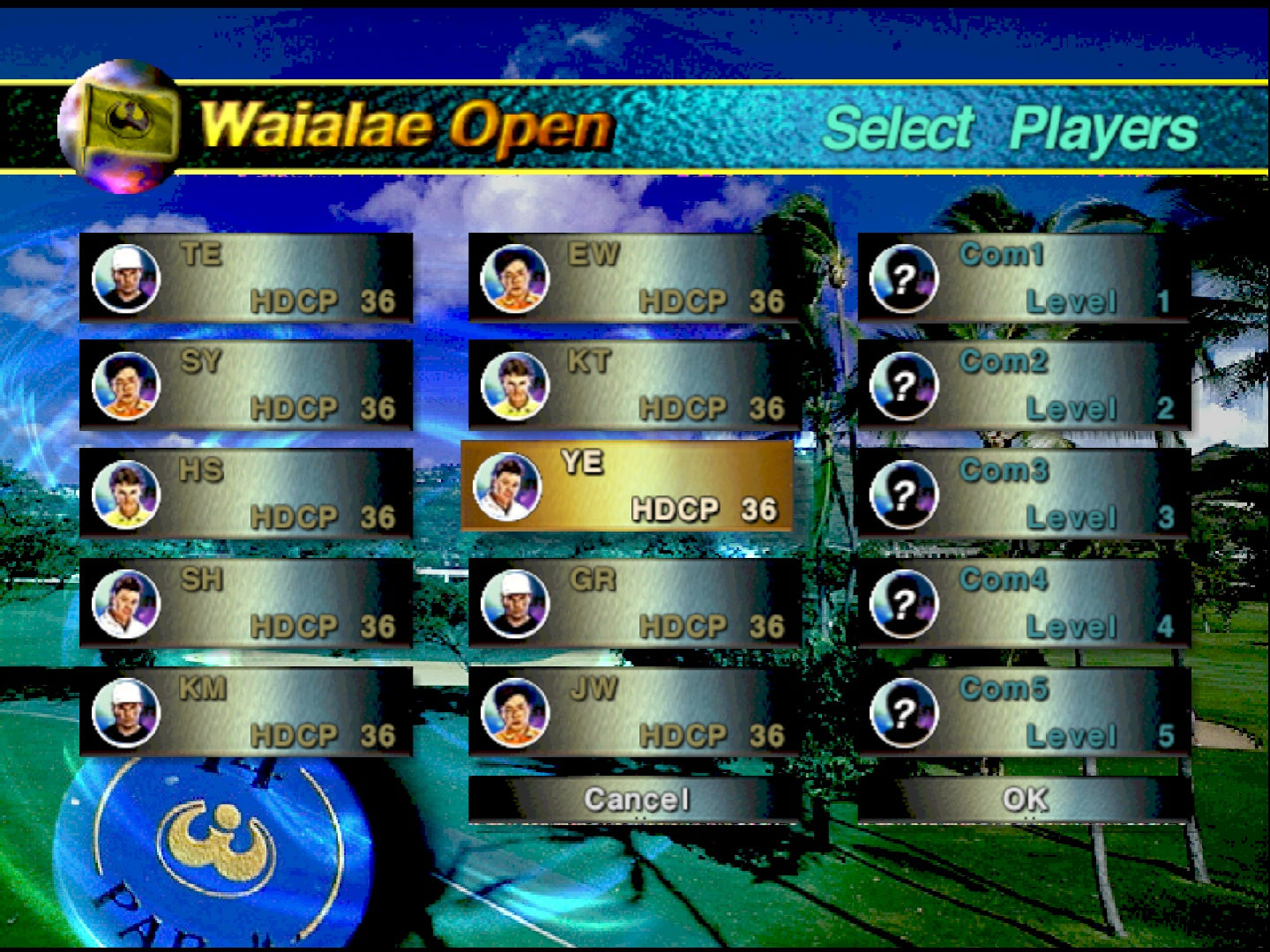Choose the Com3 Level 3 opponent
Screen dimensions: 1270x952
(1024, 494)
